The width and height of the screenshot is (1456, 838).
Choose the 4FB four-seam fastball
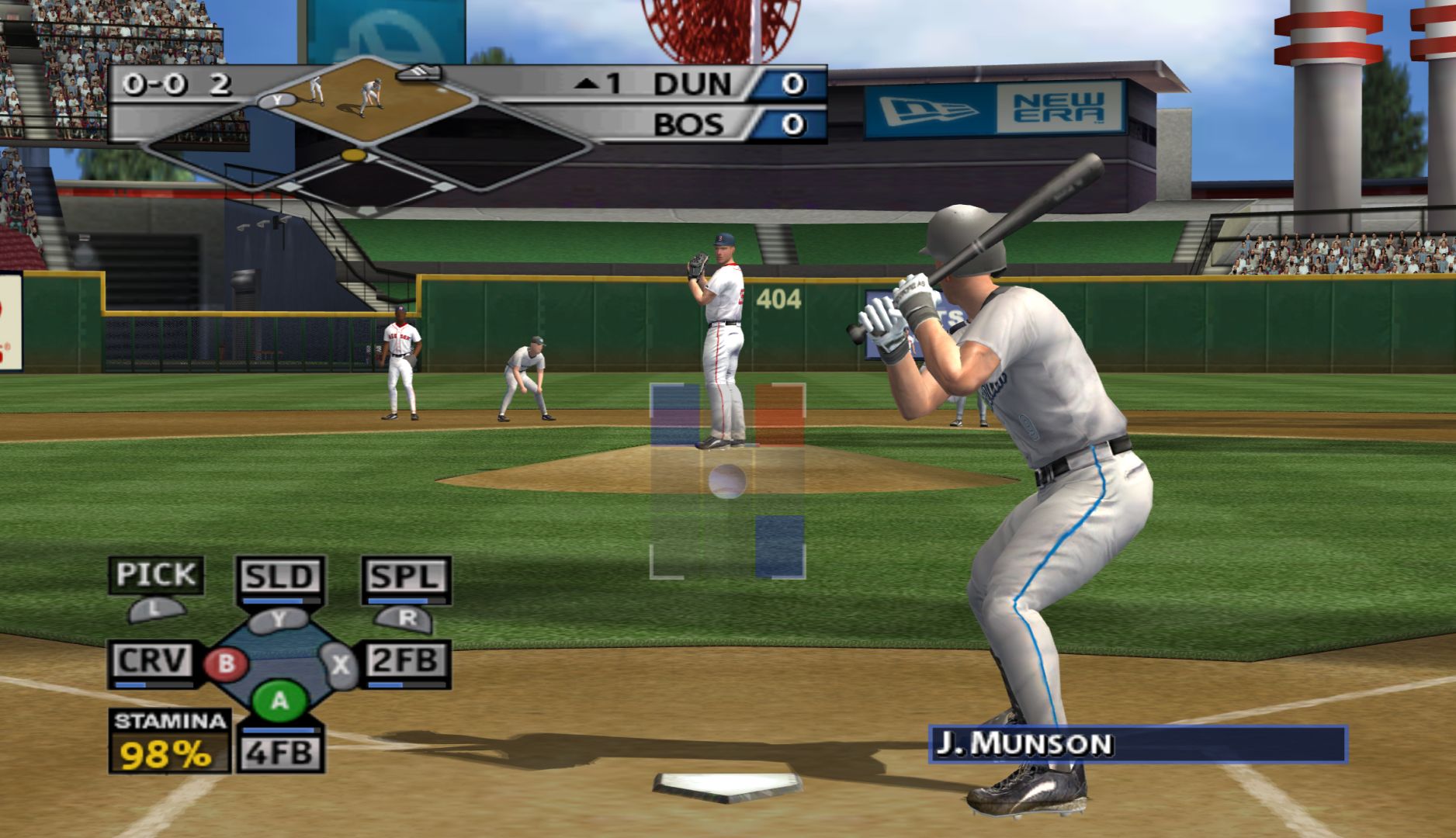279,753
